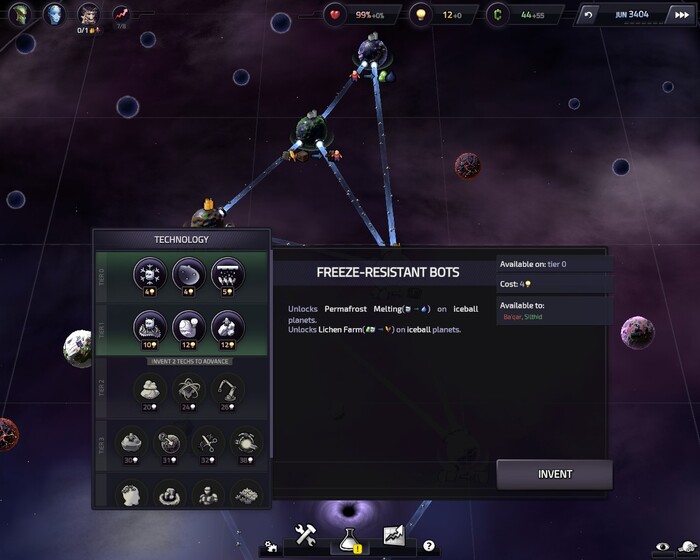700x560 pixels.
Task: Open the puzzle piece icon by the toolbar
Action: pos(270,547)
